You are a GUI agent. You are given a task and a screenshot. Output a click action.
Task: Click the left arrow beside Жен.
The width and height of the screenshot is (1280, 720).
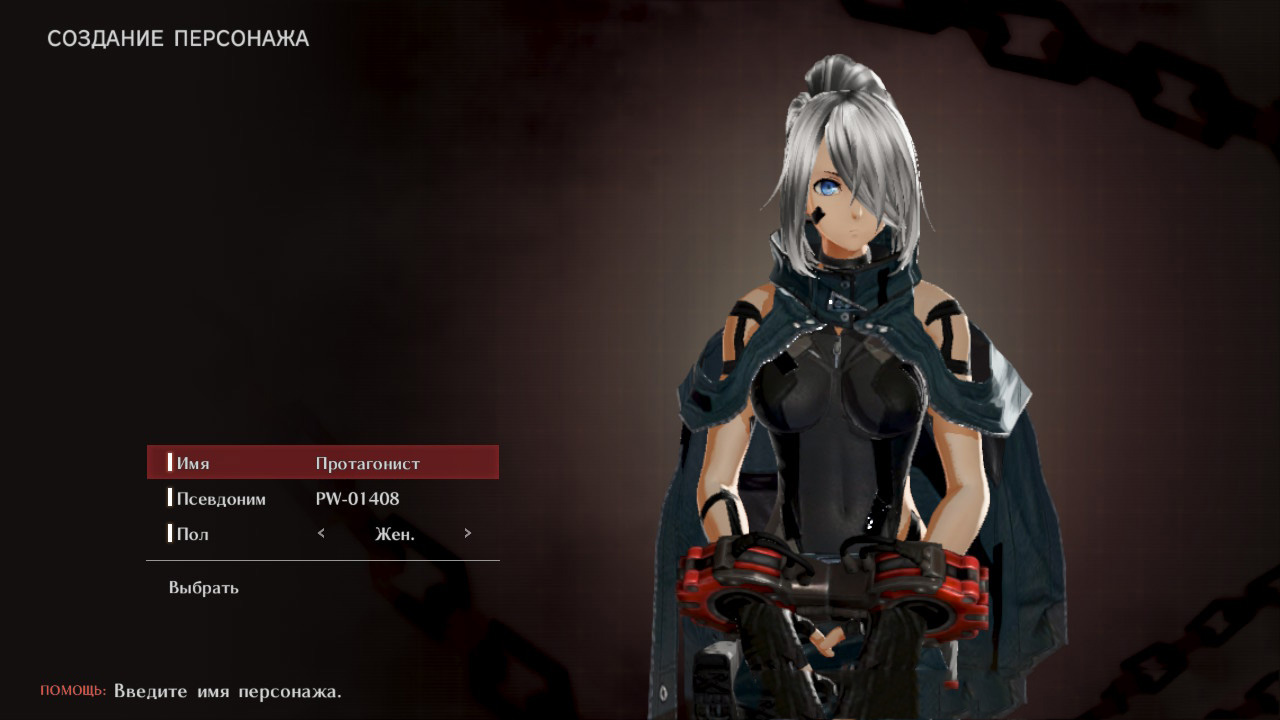click(321, 533)
